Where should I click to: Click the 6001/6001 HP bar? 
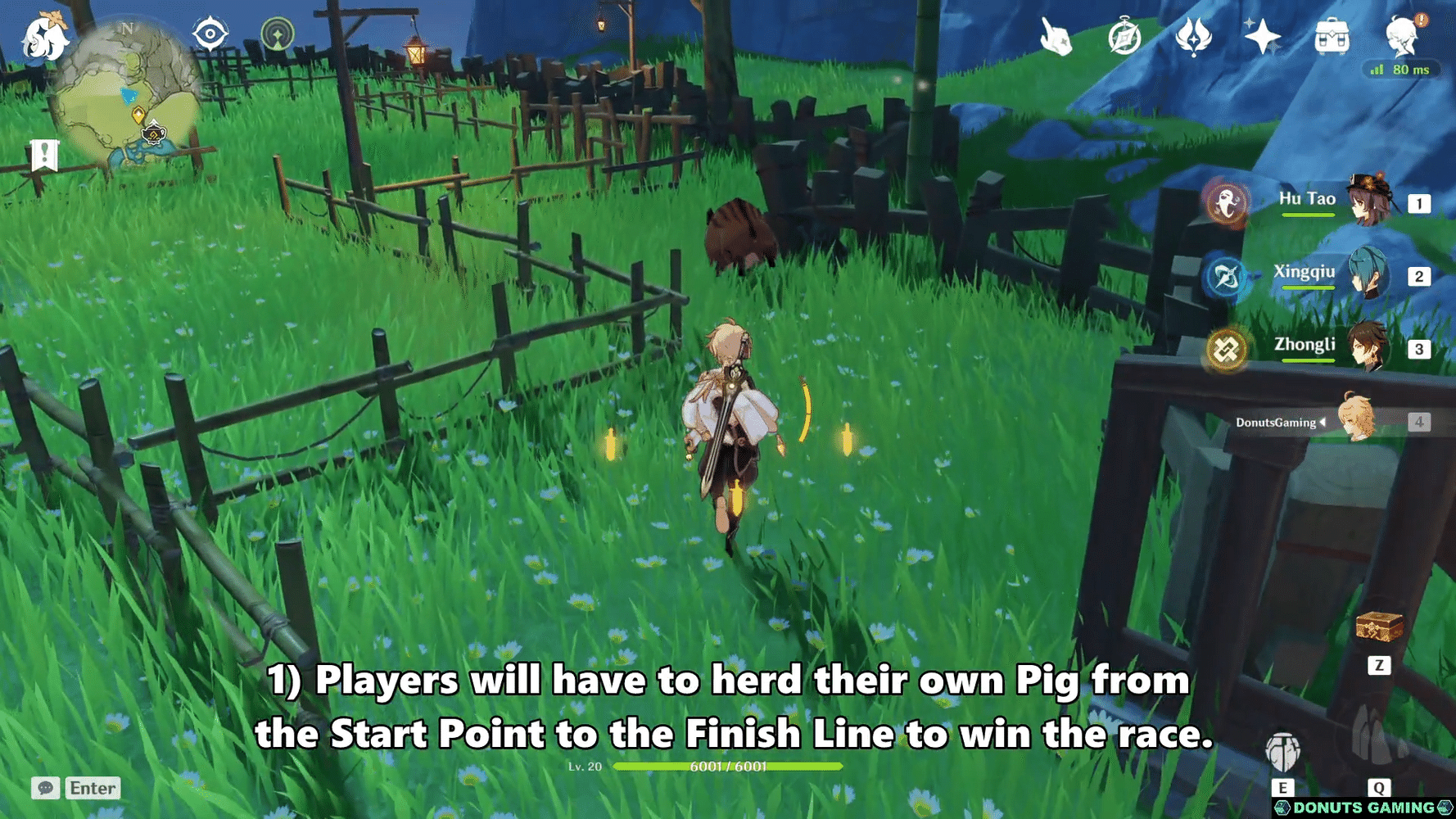click(729, 768)
